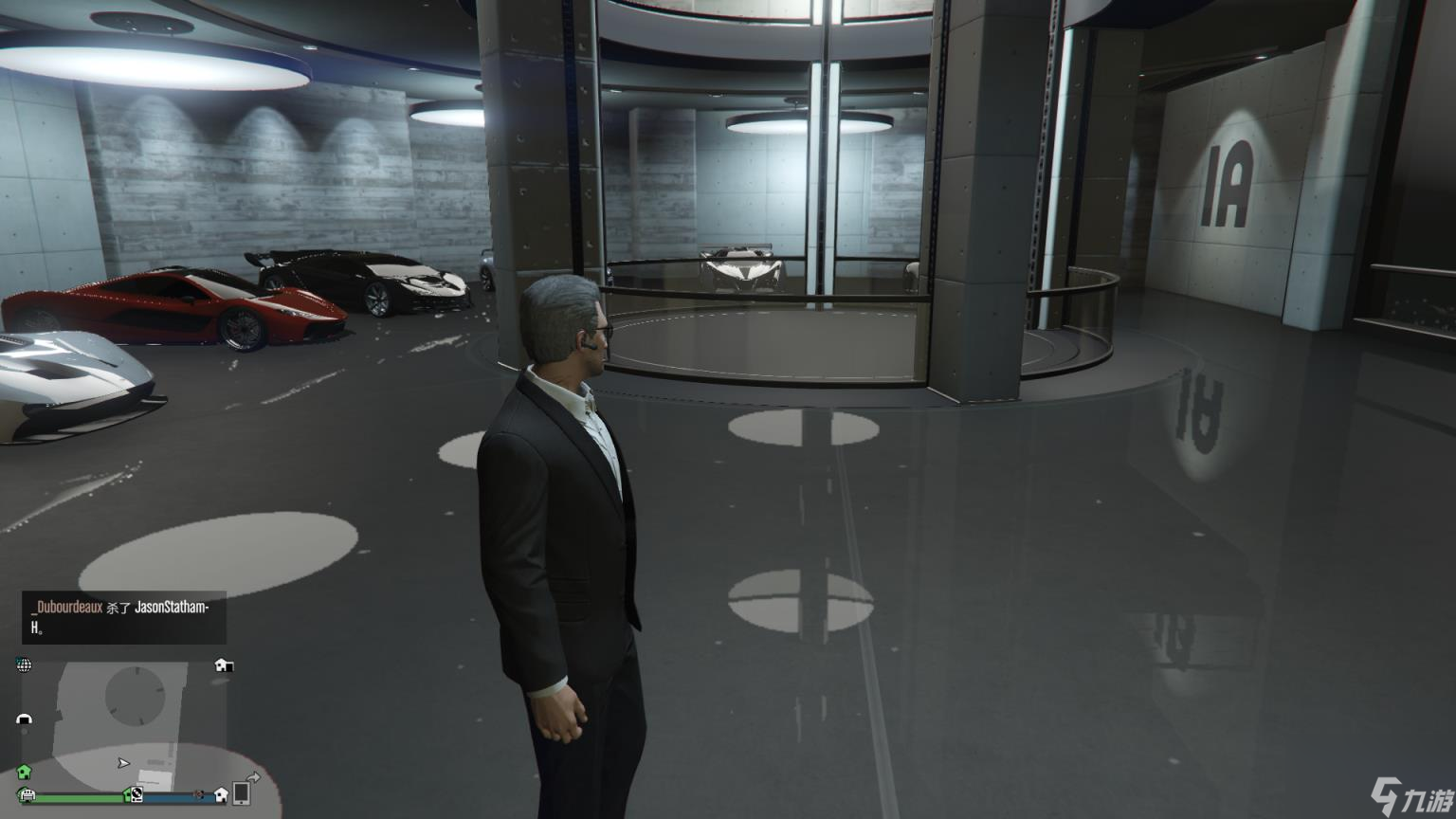This screenshot has width=1456, height=819.
Task: Open the phone icon beside the minimap
Action: coord(242,792)
